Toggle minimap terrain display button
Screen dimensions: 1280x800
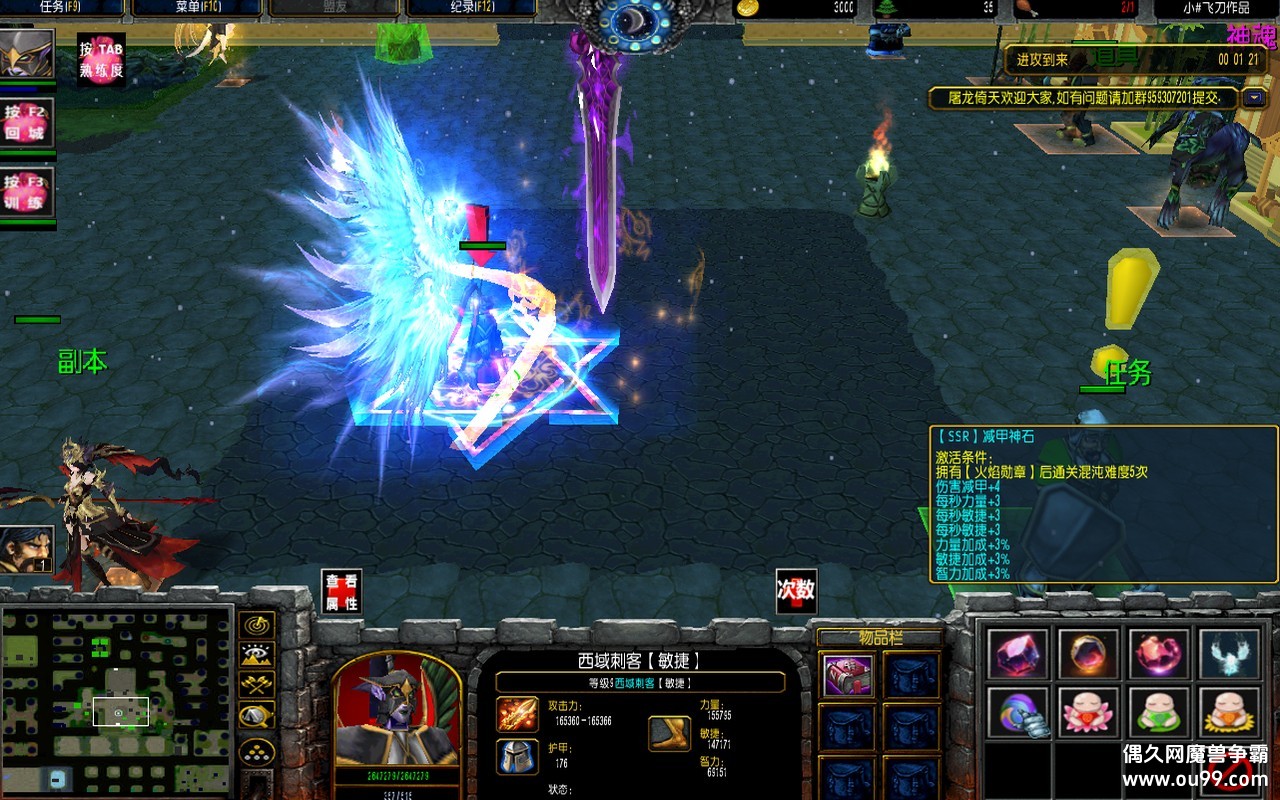coord(259,656)
